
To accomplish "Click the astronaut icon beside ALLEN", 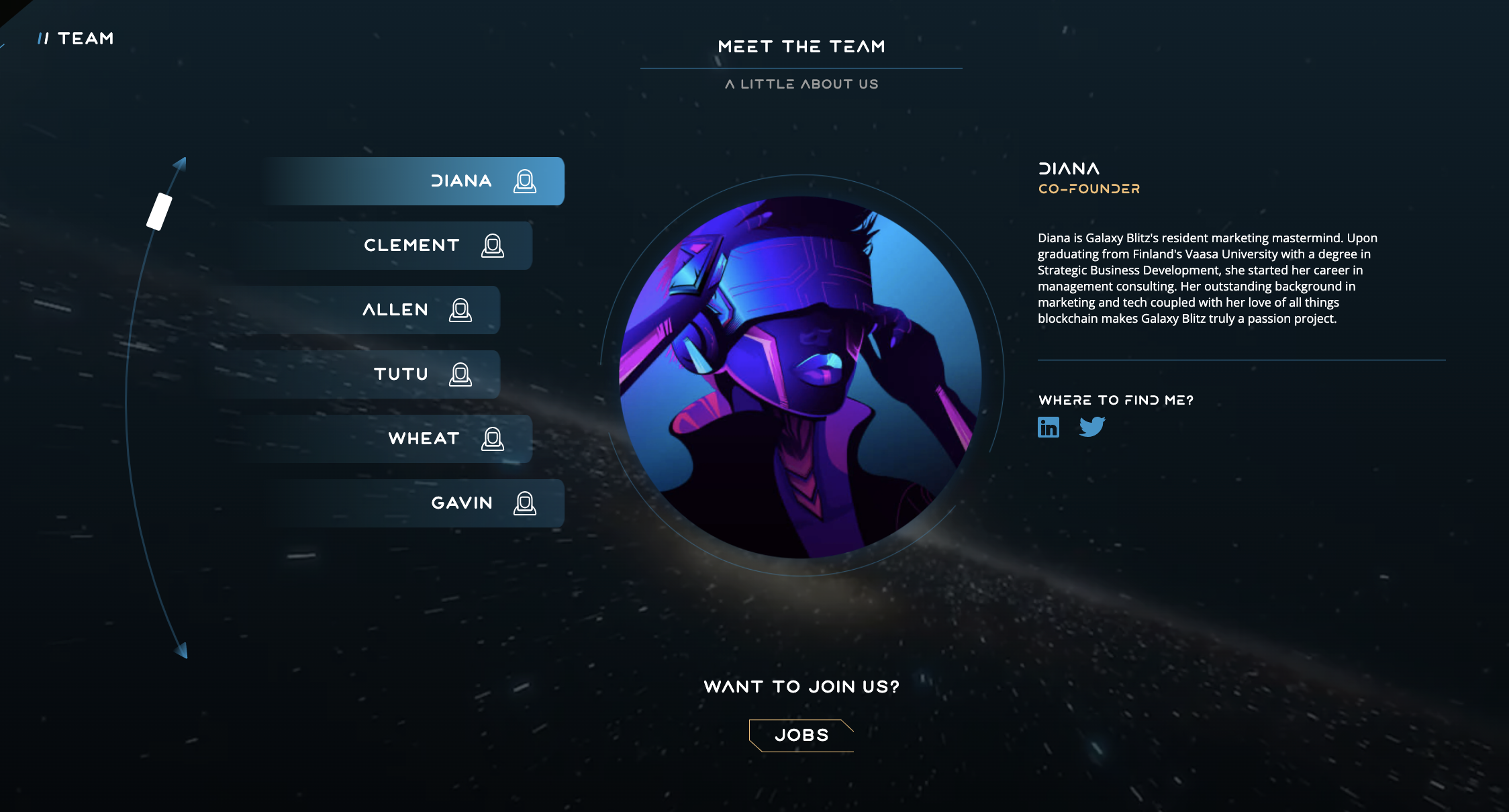I will (x=460, y=309).
